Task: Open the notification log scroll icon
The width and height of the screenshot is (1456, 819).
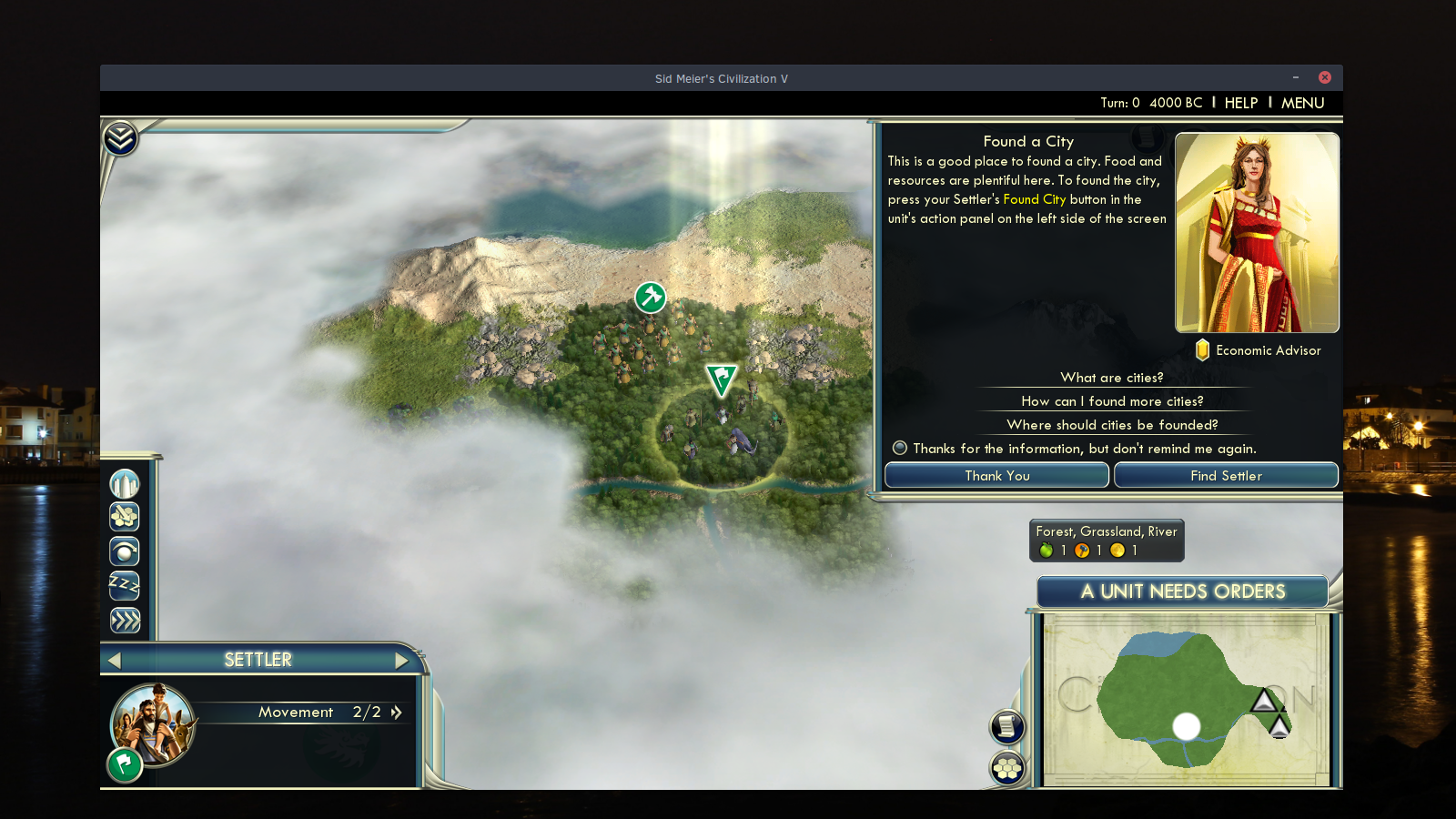Action: [x=1007, y=726]
